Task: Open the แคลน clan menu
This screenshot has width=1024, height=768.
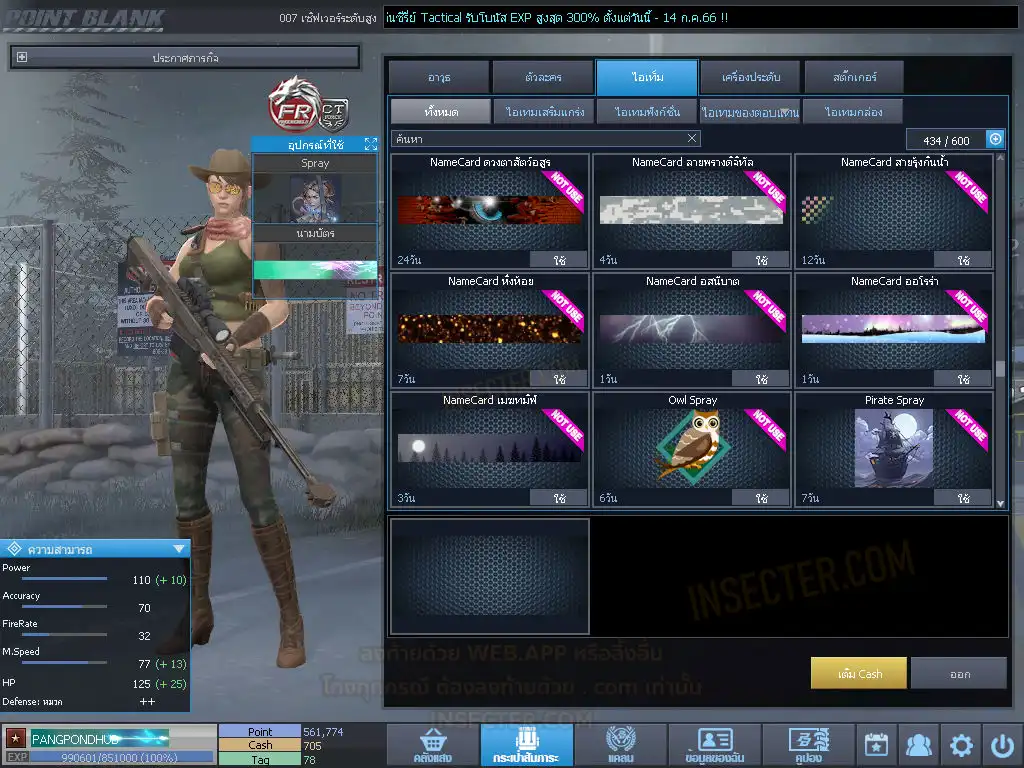Action: pyautogui.click(x=620, y=745)
